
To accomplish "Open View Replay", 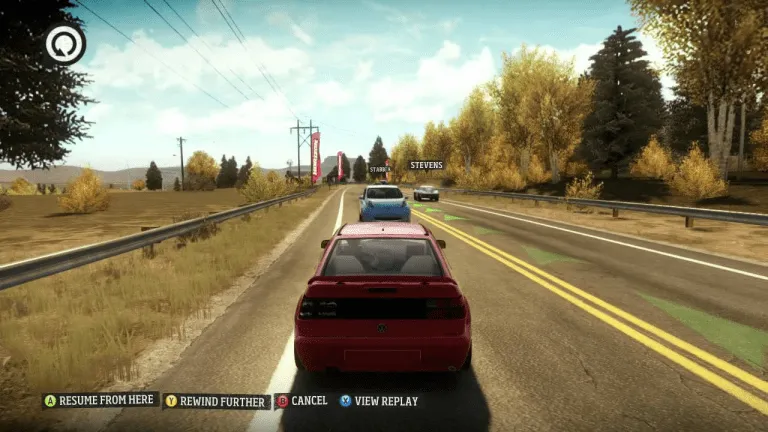I will pos(378,400).
